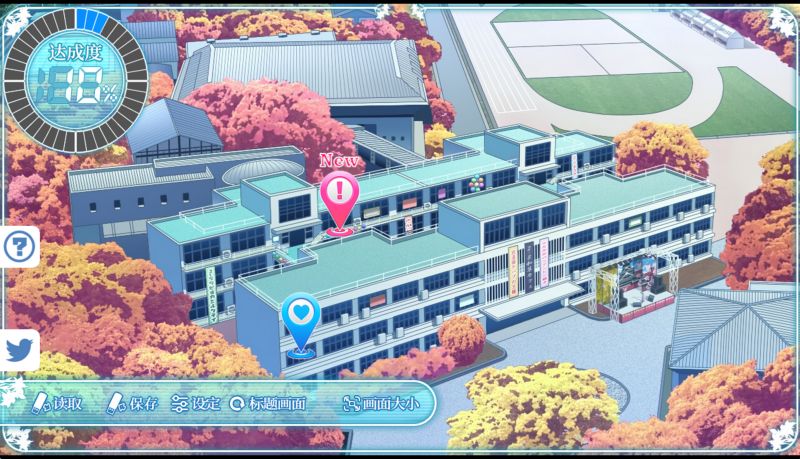
Task: Return to 标题画面 (title screen)
Action: point(268,404)
